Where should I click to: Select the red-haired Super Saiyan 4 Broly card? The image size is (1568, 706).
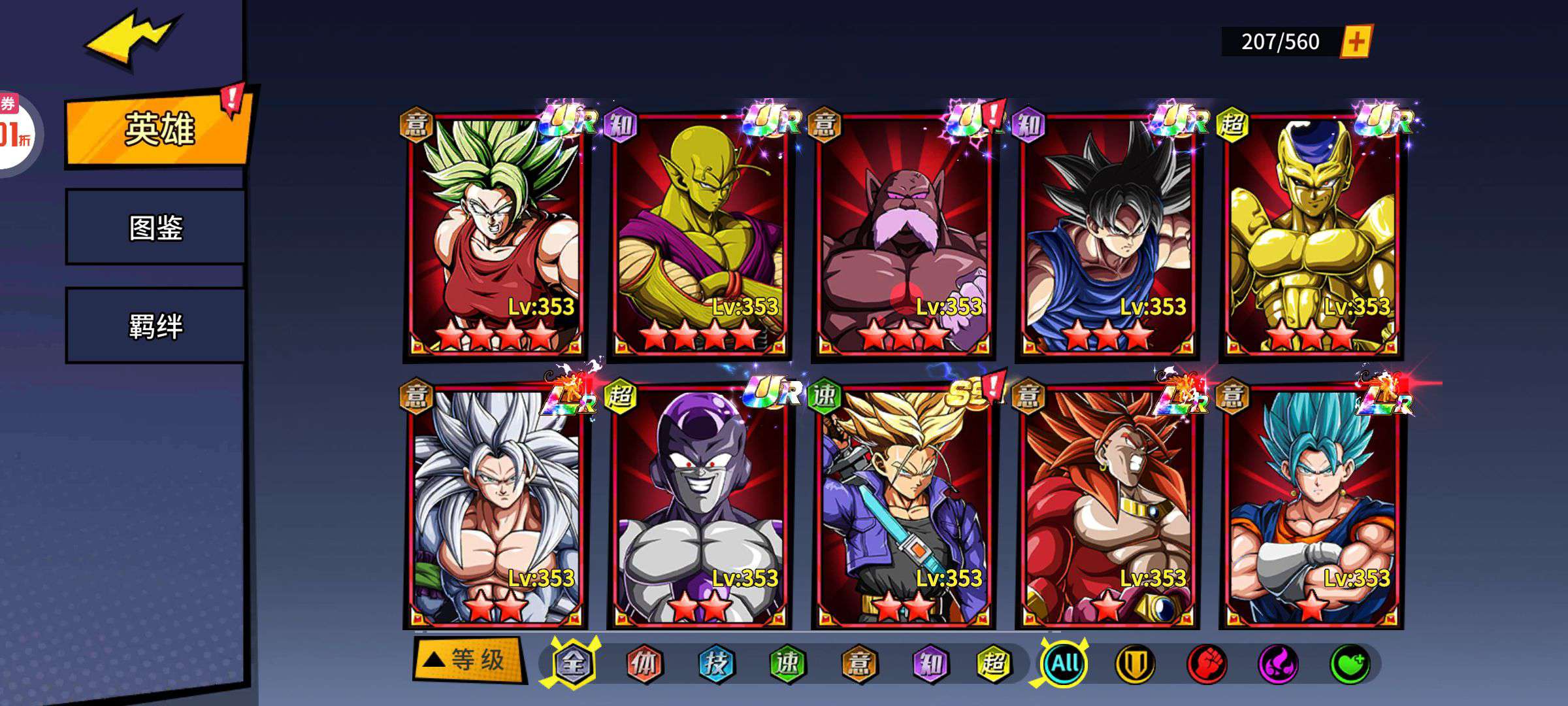pos(1107,507)
